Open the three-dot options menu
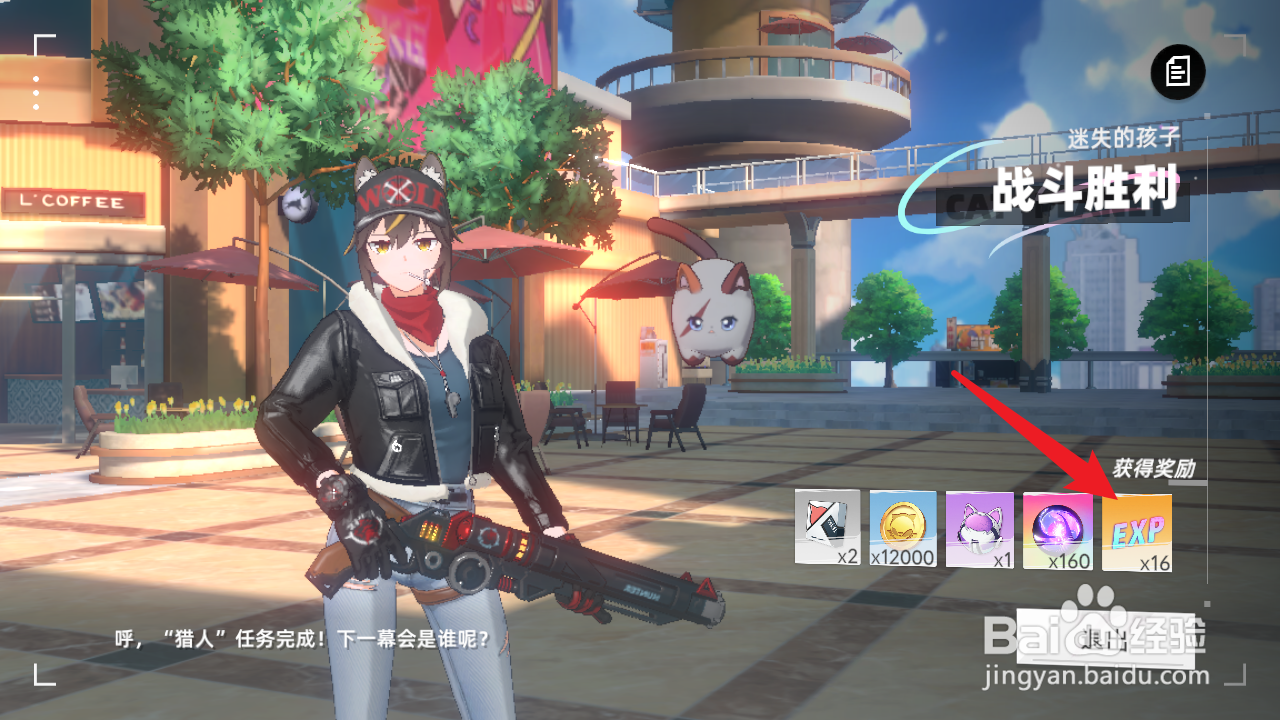This screenshot has height=720, width=1280. point(36,92)
